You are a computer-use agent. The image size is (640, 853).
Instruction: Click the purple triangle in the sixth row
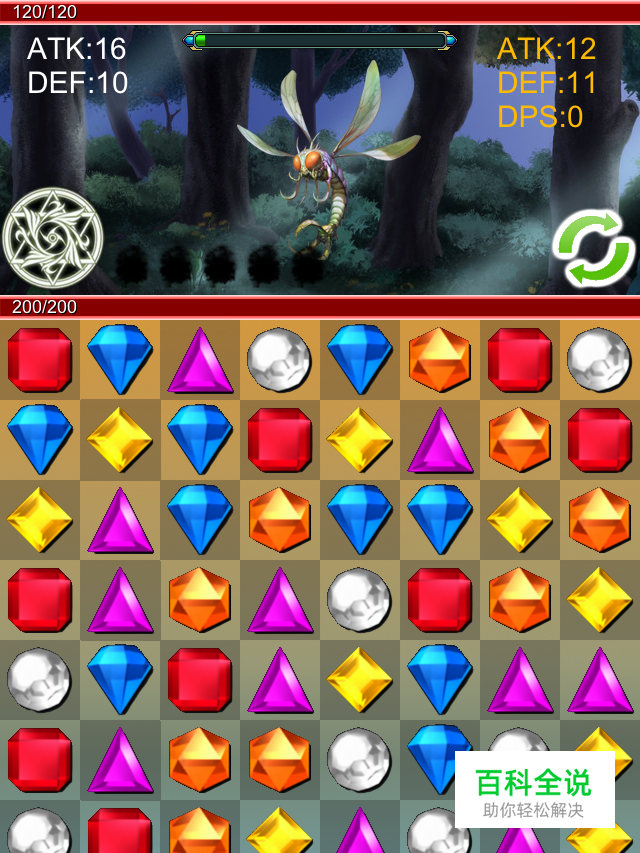pos(120,760)
